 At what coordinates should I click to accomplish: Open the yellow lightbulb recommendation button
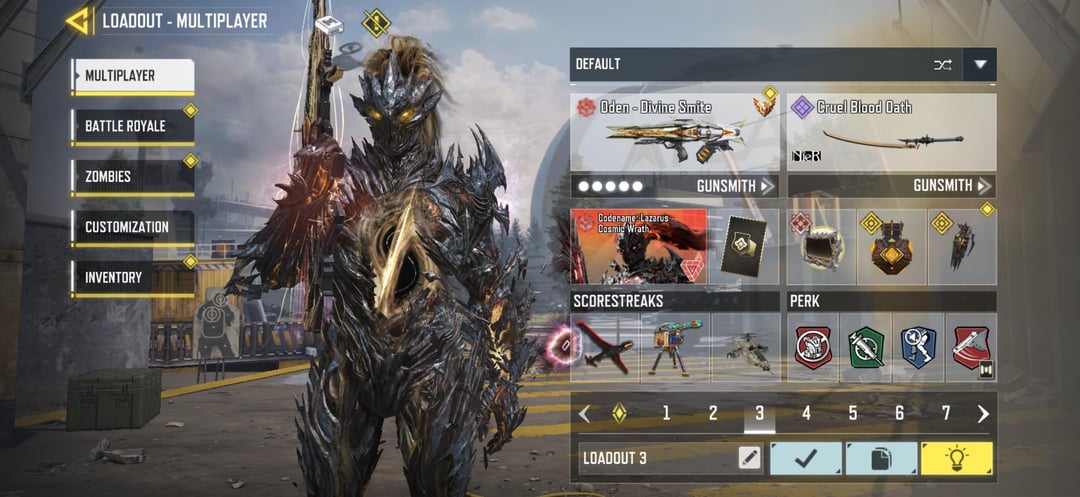point(956,458)
